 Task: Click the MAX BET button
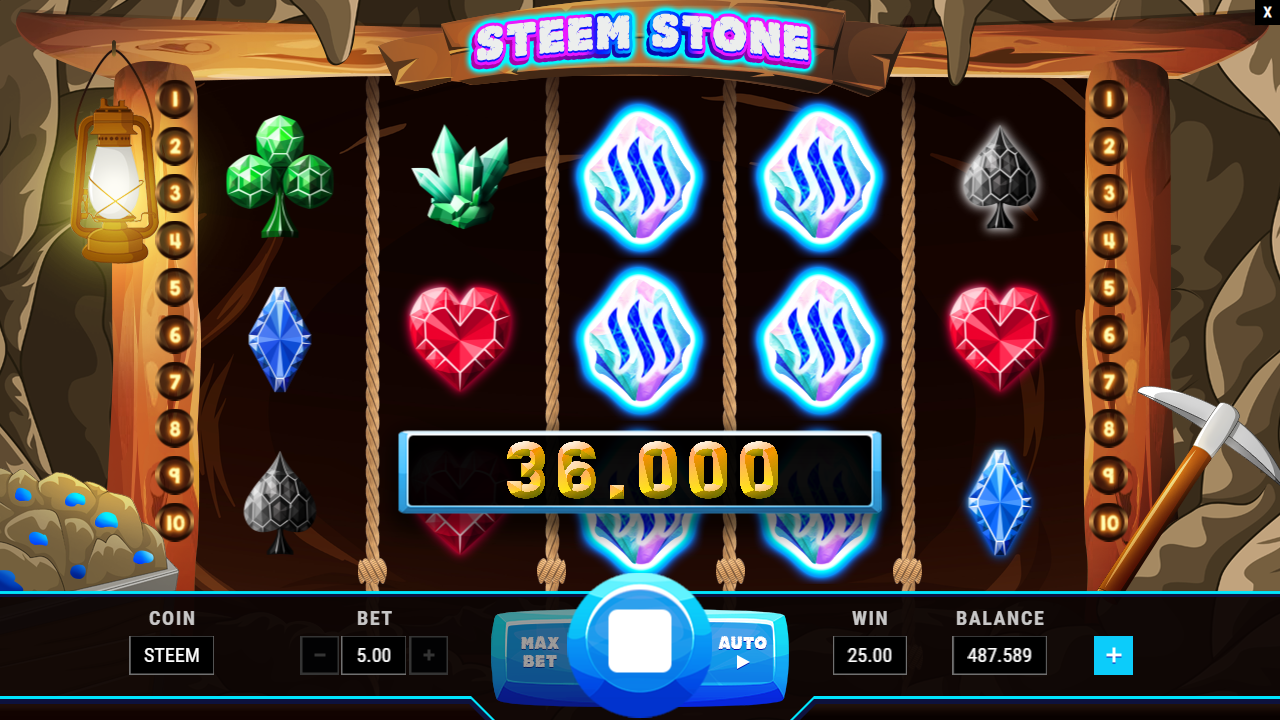pyautogui.click(x=539, y=652)
